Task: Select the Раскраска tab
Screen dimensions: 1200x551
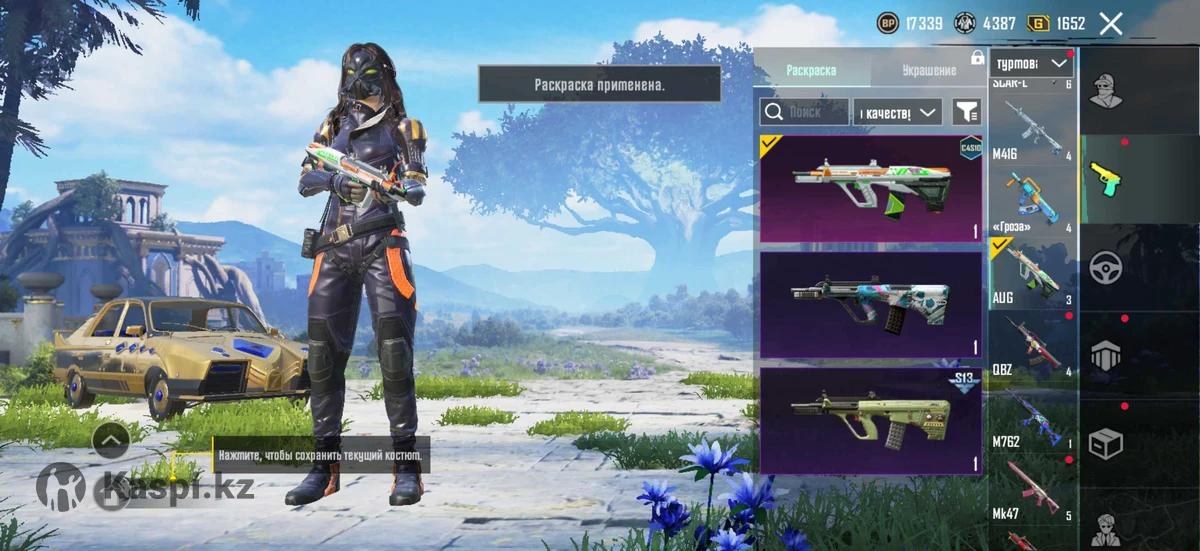Action: [811, 70]
